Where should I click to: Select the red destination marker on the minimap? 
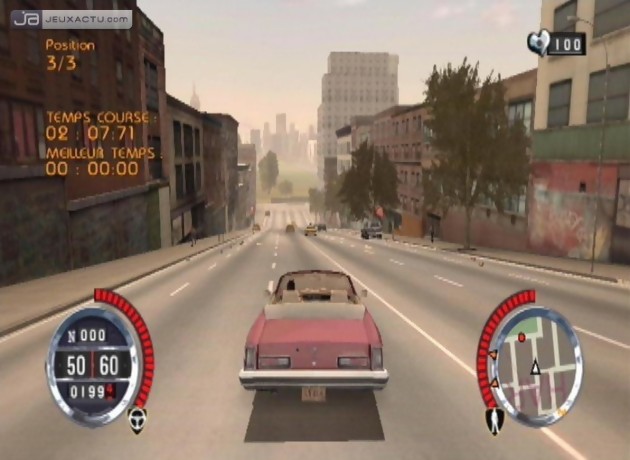pos(521,338)
